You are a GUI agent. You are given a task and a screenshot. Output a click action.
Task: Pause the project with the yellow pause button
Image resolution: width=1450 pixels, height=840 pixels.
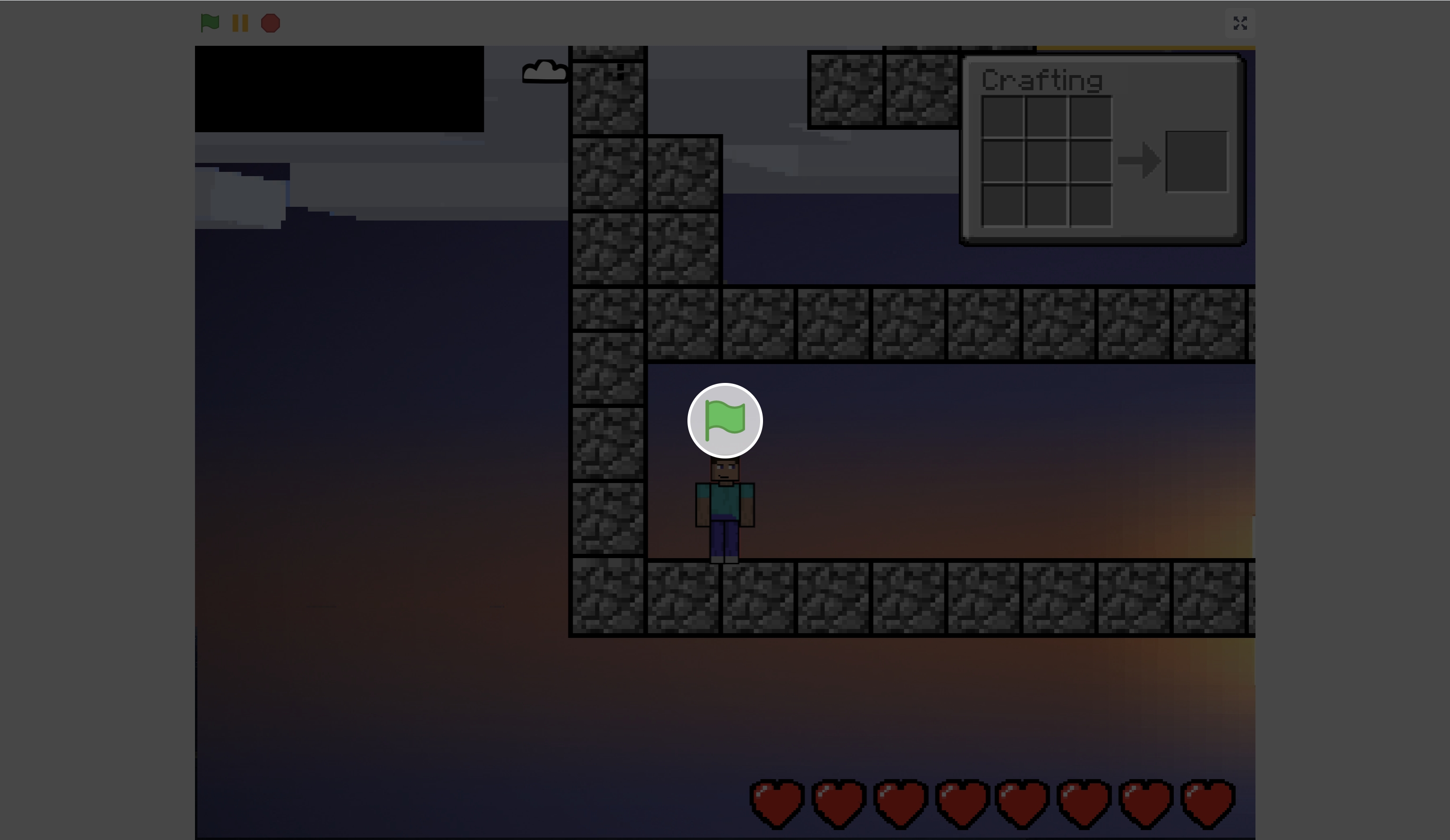click(240, 23)
